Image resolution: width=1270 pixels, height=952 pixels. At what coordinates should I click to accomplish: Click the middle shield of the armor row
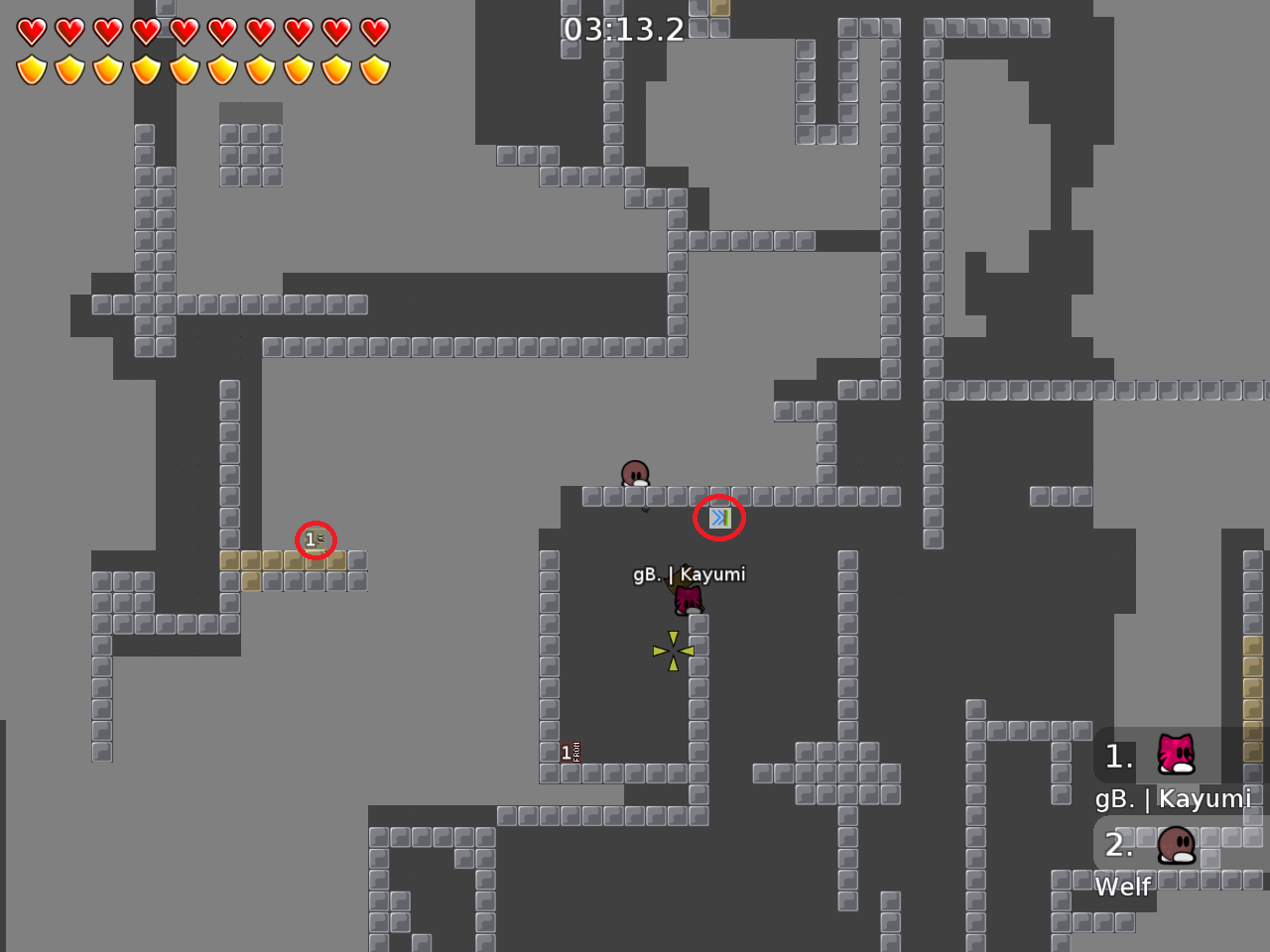[x=183, y=69]
